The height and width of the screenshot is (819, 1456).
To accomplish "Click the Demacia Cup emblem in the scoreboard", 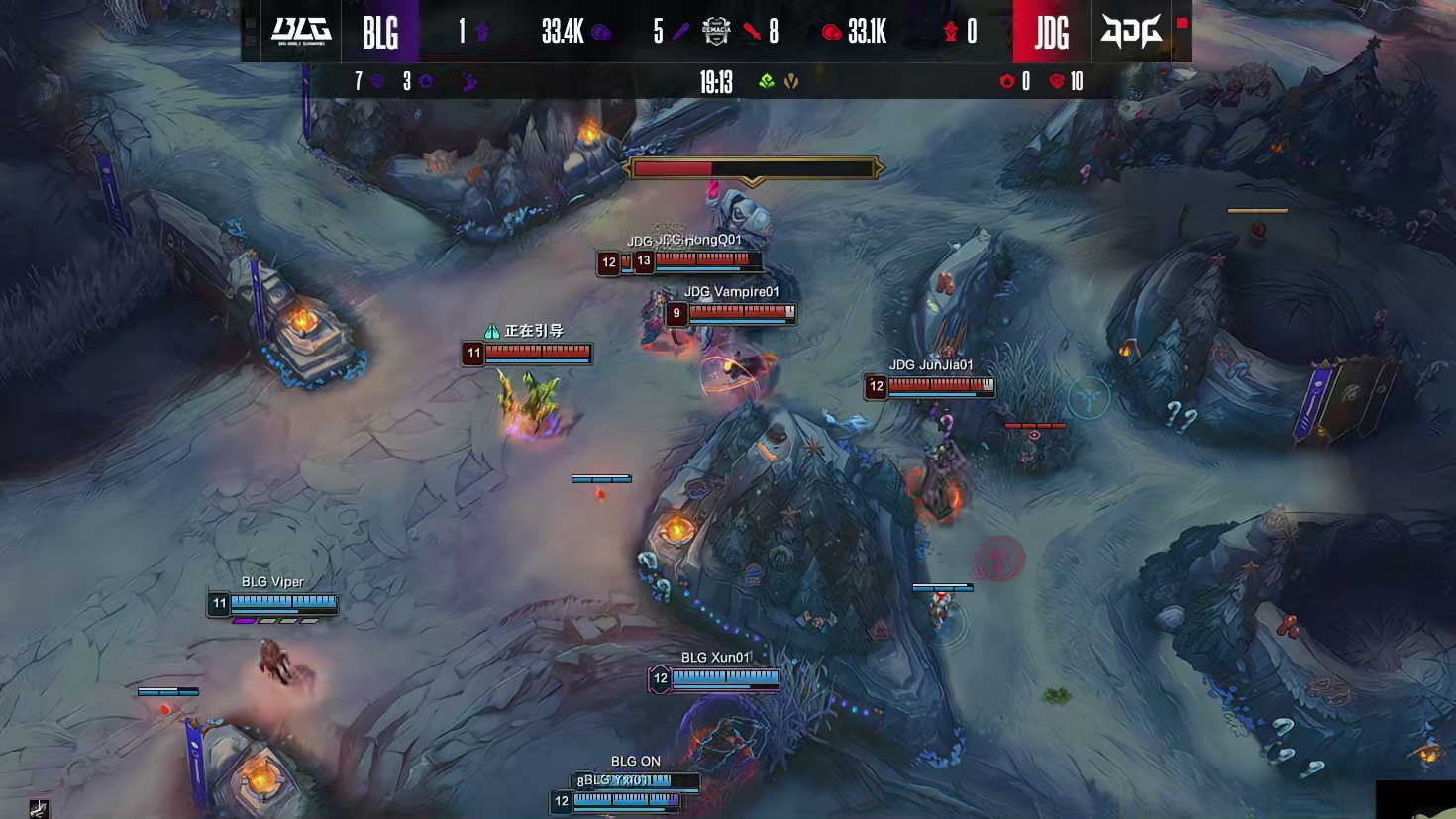I will [x=716, y=31].
